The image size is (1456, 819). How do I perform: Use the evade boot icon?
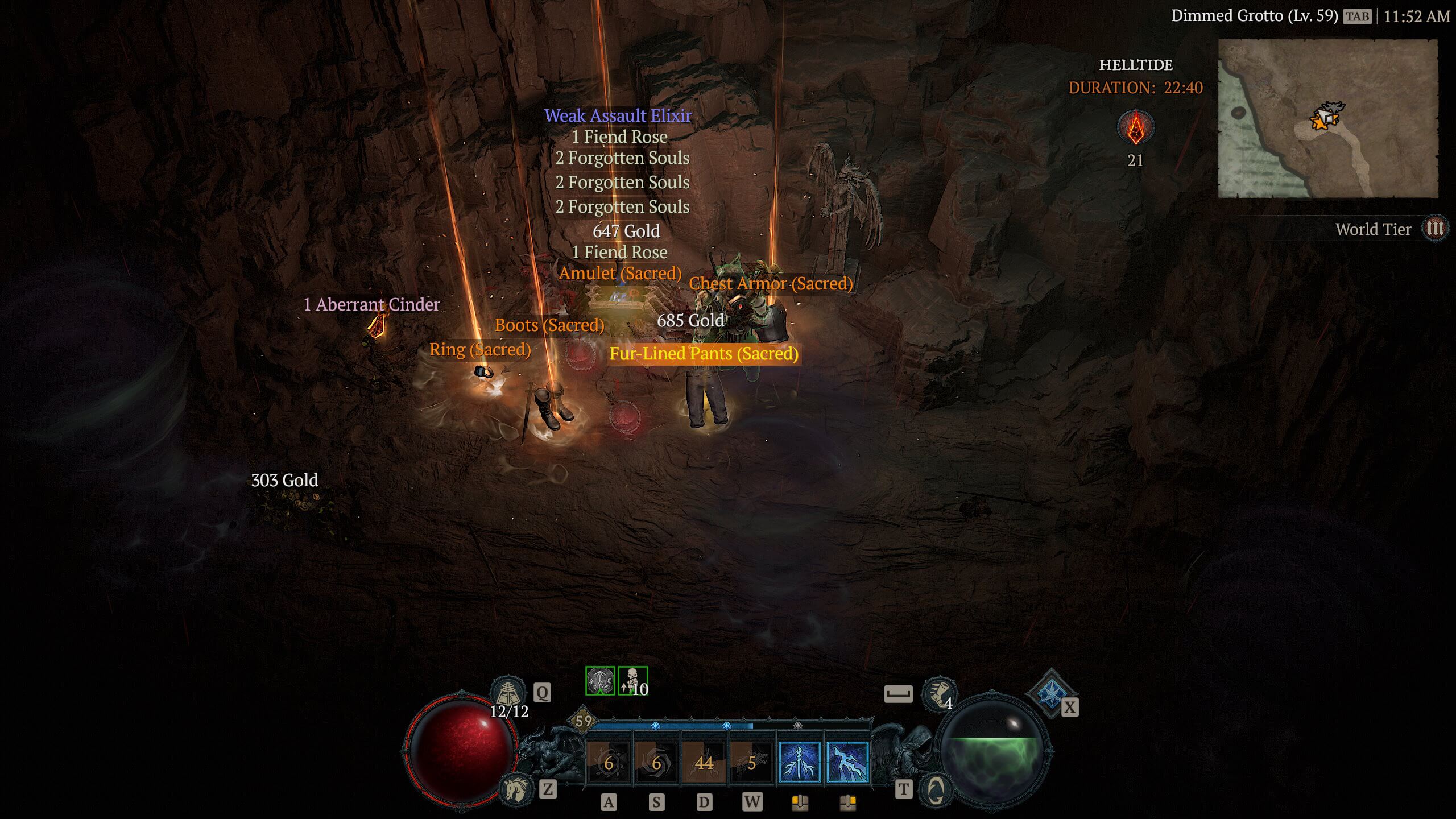pyautogui.click(x=939, y=694)
